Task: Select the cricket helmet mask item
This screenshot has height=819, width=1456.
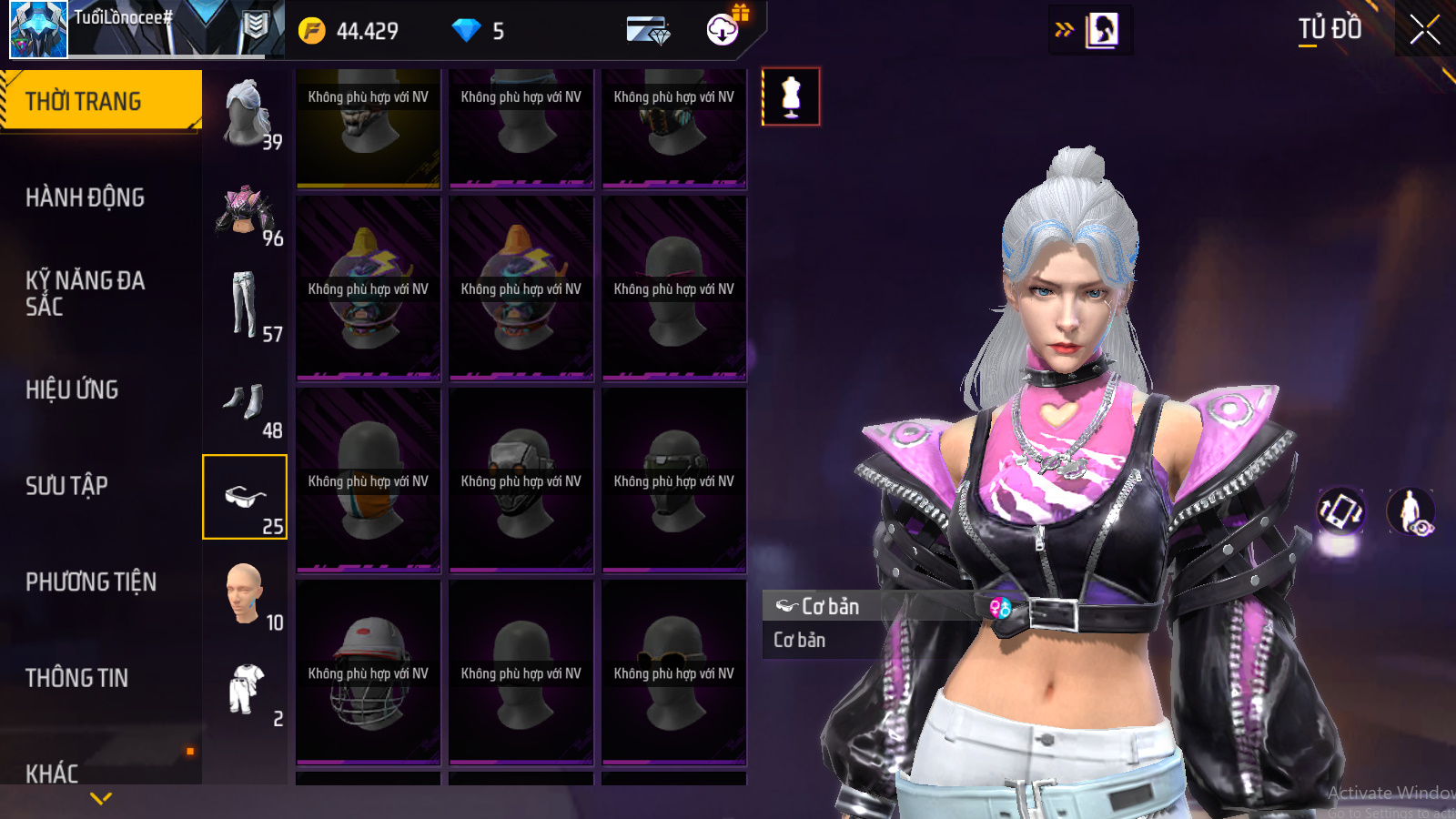Action: (368, 673)
